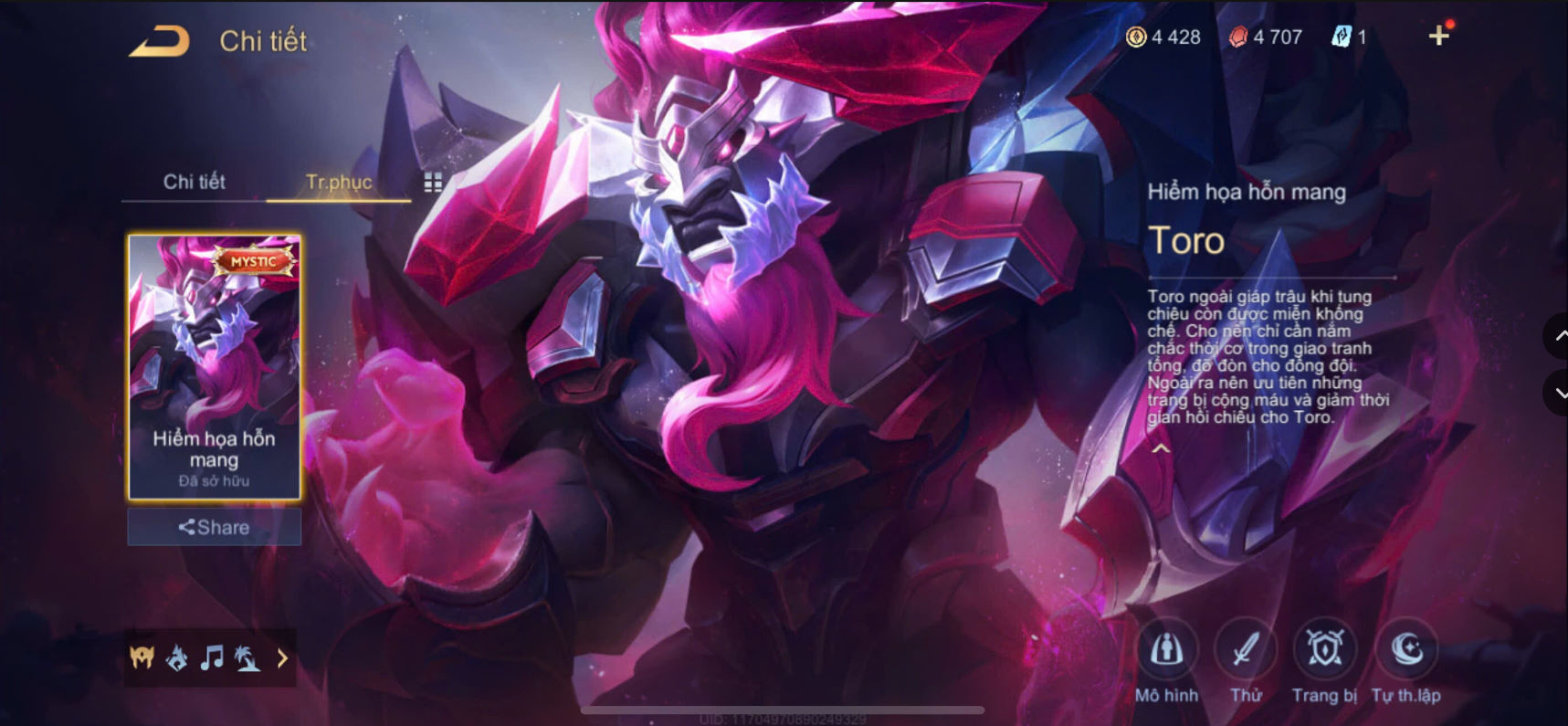The image size is (1568, 726).
Task: Play the skin theme music note icon
Action: [214, 657]
